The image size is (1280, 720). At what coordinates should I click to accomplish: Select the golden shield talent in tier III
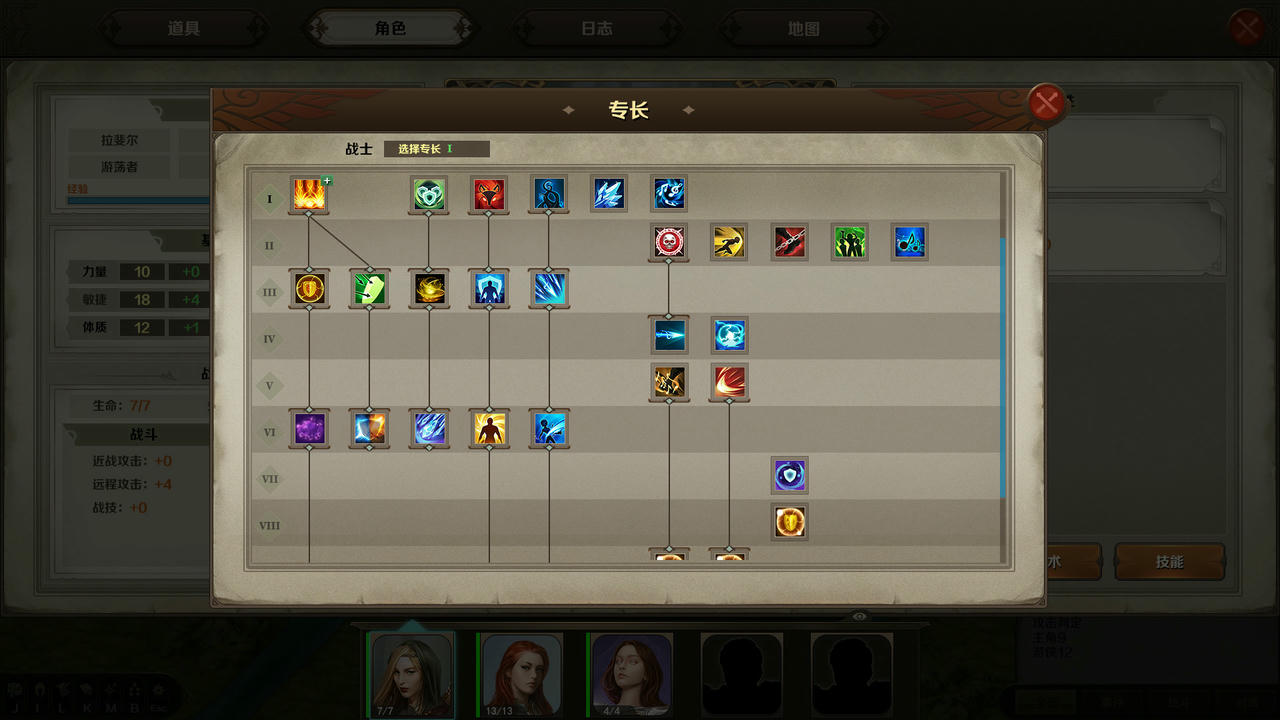point(309,288)
